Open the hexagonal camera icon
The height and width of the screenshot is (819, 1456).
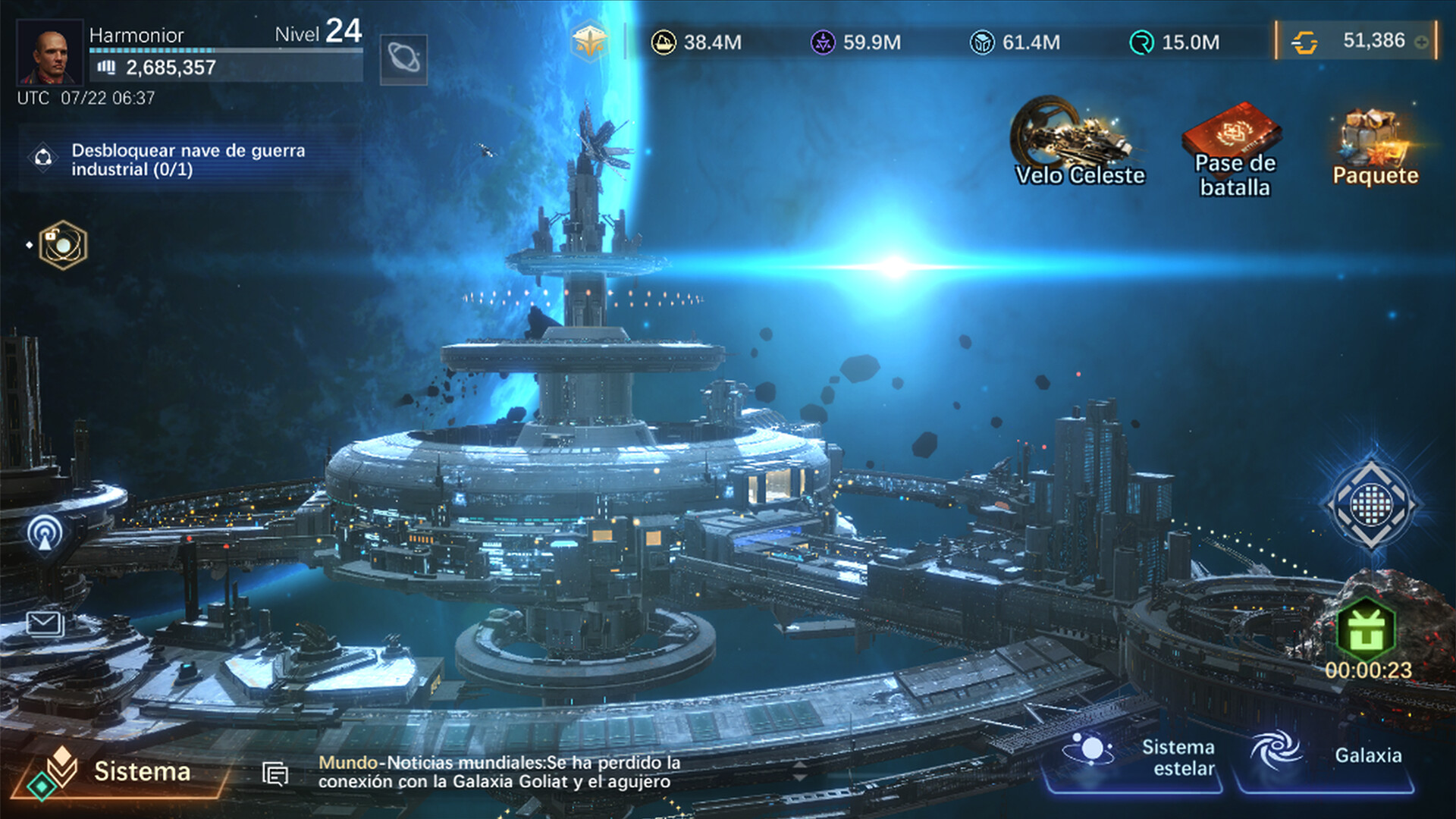click(x=63, y=245)
